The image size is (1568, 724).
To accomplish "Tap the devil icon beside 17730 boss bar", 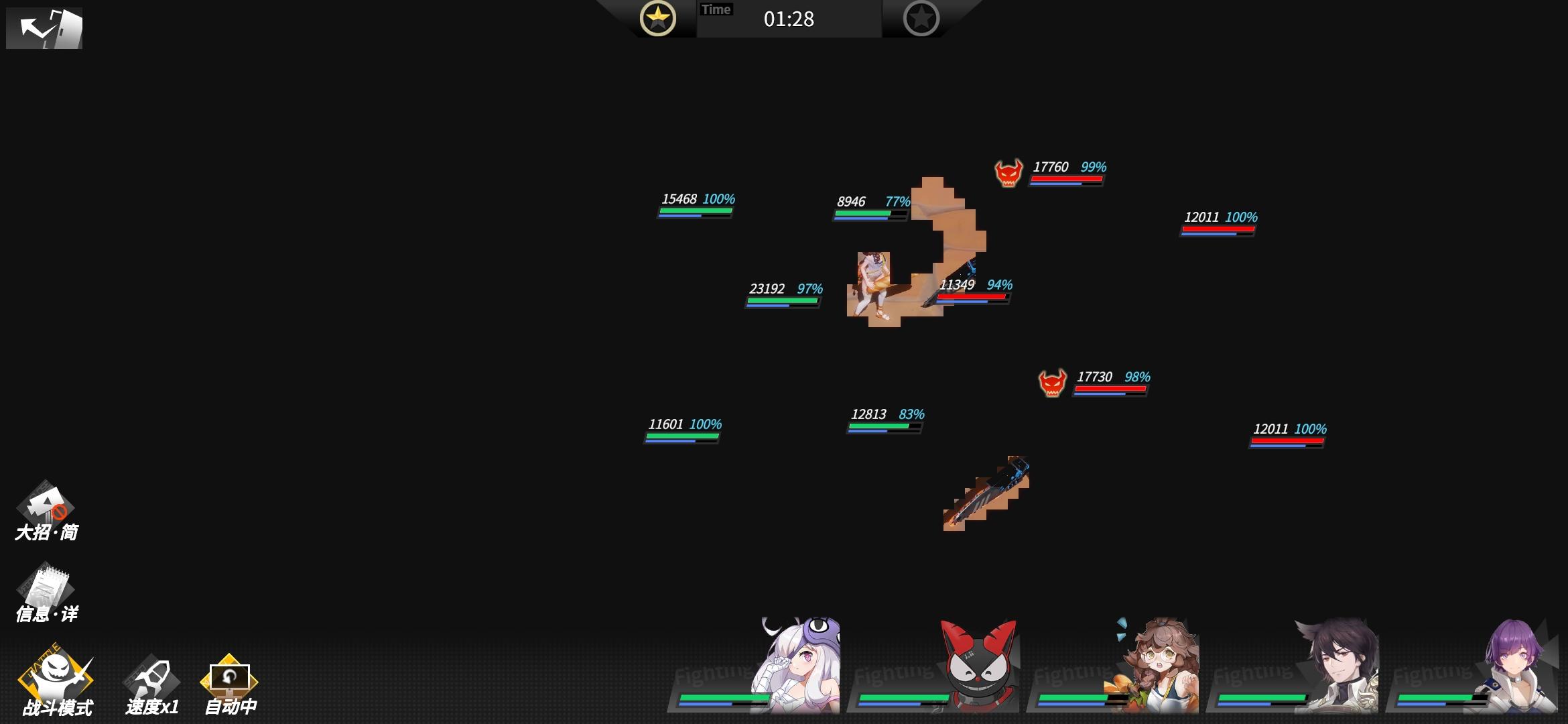I will (1052, 382).
